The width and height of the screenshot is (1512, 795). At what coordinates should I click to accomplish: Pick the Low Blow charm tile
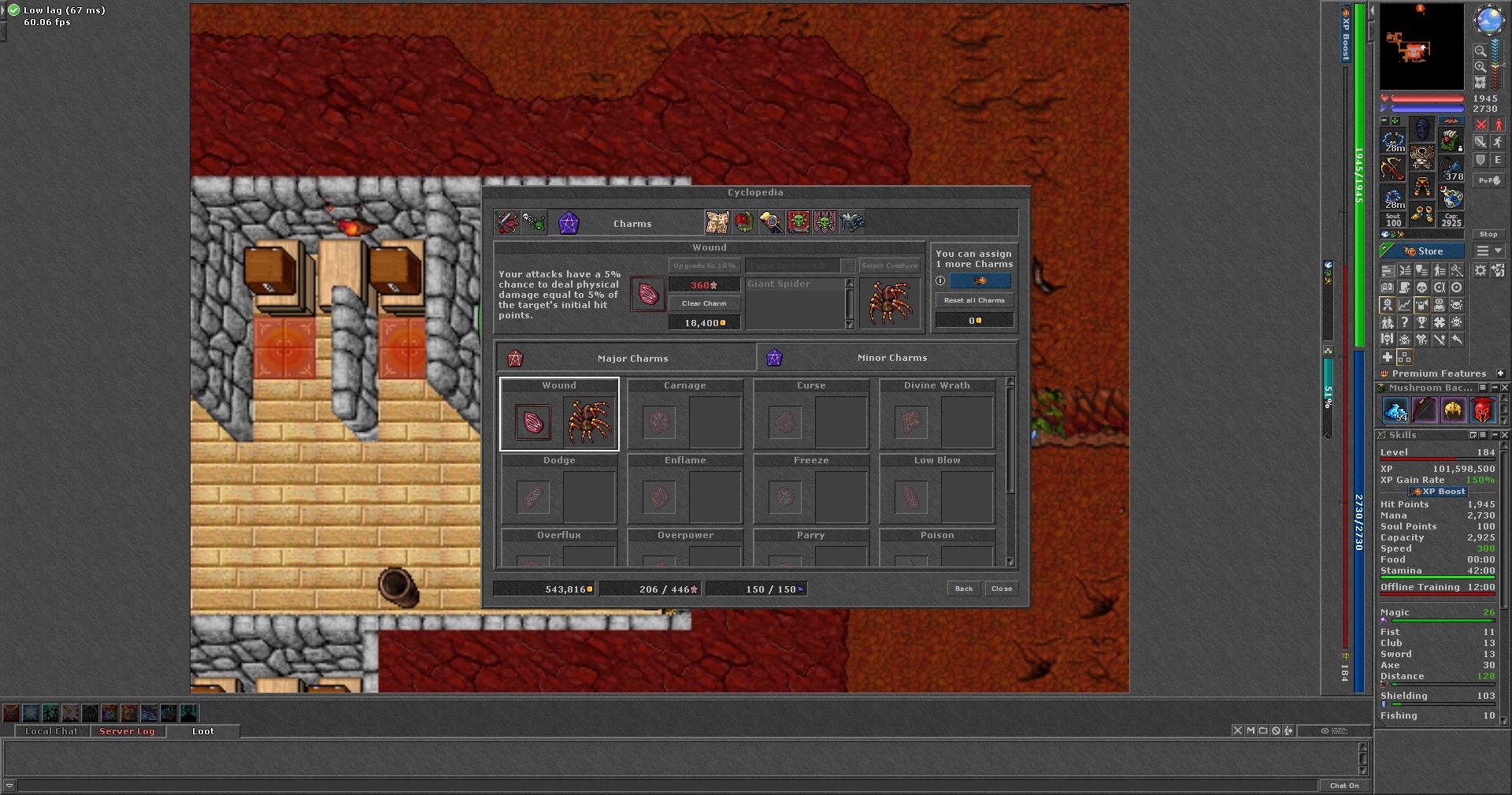(937, 489)
